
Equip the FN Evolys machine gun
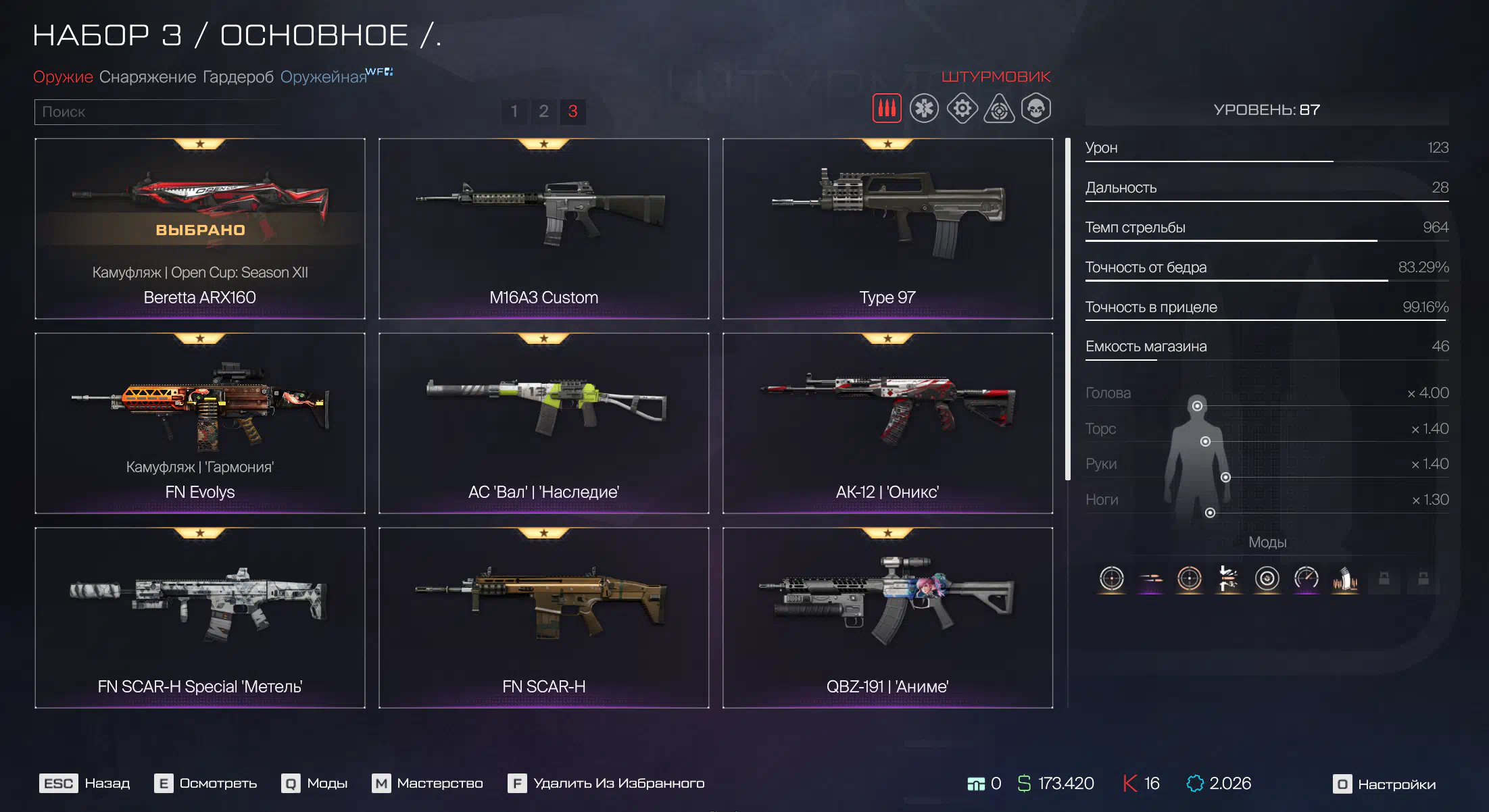pyautogui.click(x=200, y=423)
